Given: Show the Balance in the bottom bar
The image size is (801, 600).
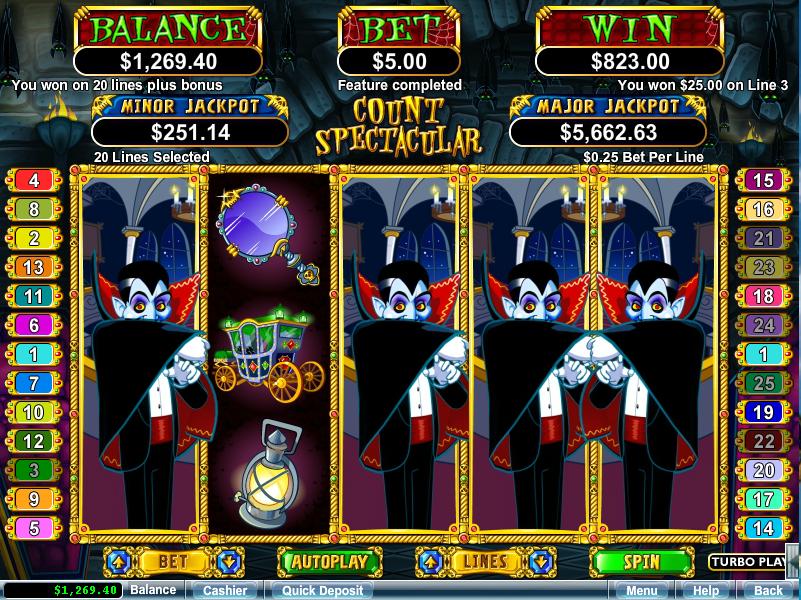Looking at the screenshot, I should point(153,590).
